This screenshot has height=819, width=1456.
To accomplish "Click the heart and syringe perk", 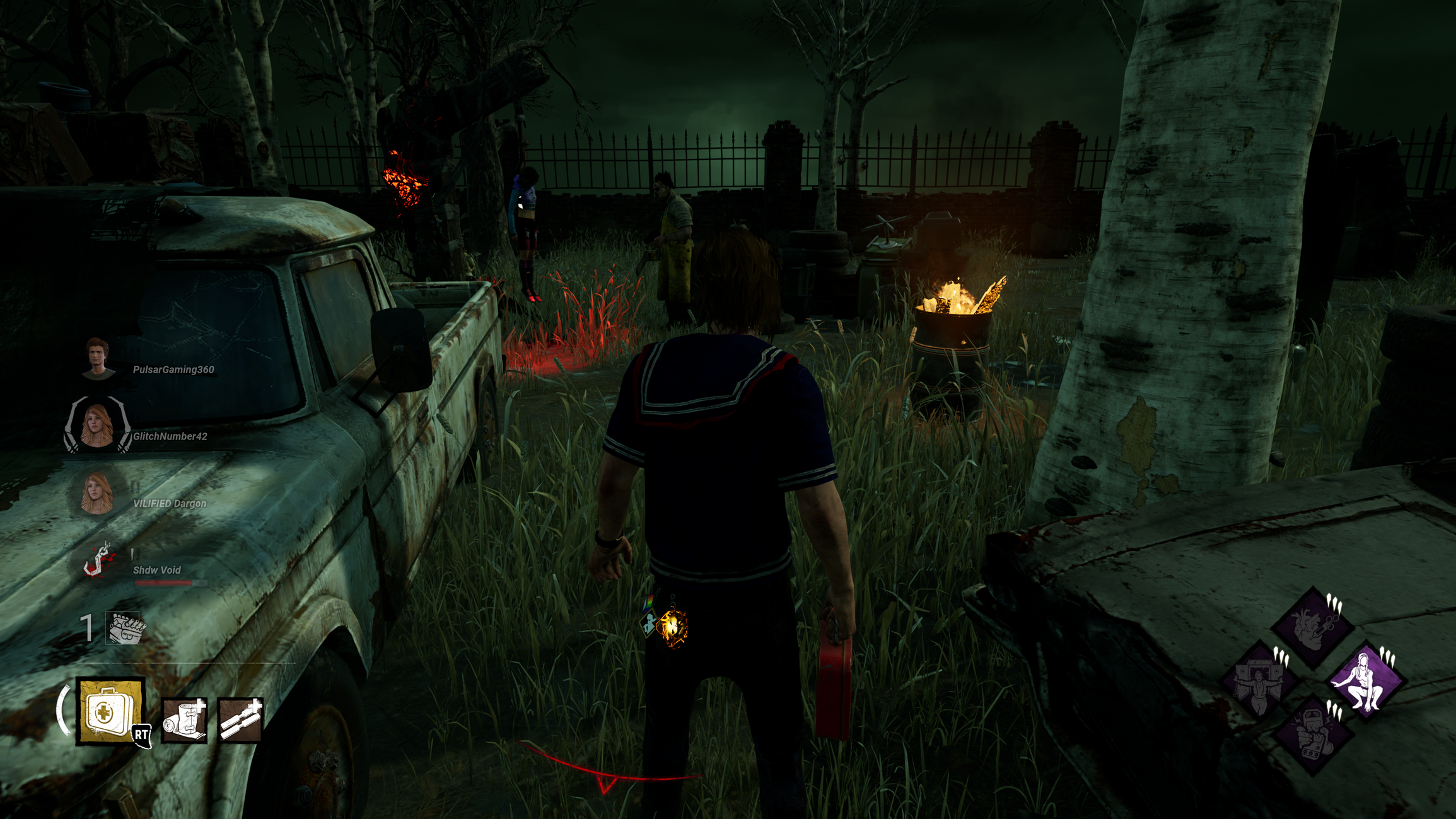I will click(x=1312, y=626).
